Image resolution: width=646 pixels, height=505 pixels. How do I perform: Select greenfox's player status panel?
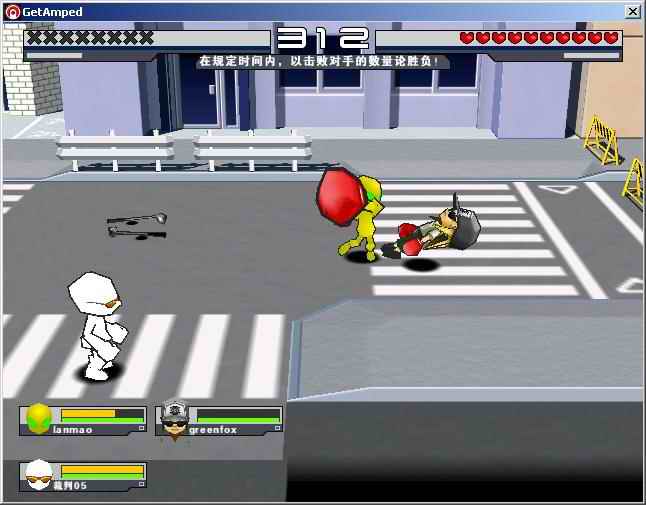[x=220, y=419]
